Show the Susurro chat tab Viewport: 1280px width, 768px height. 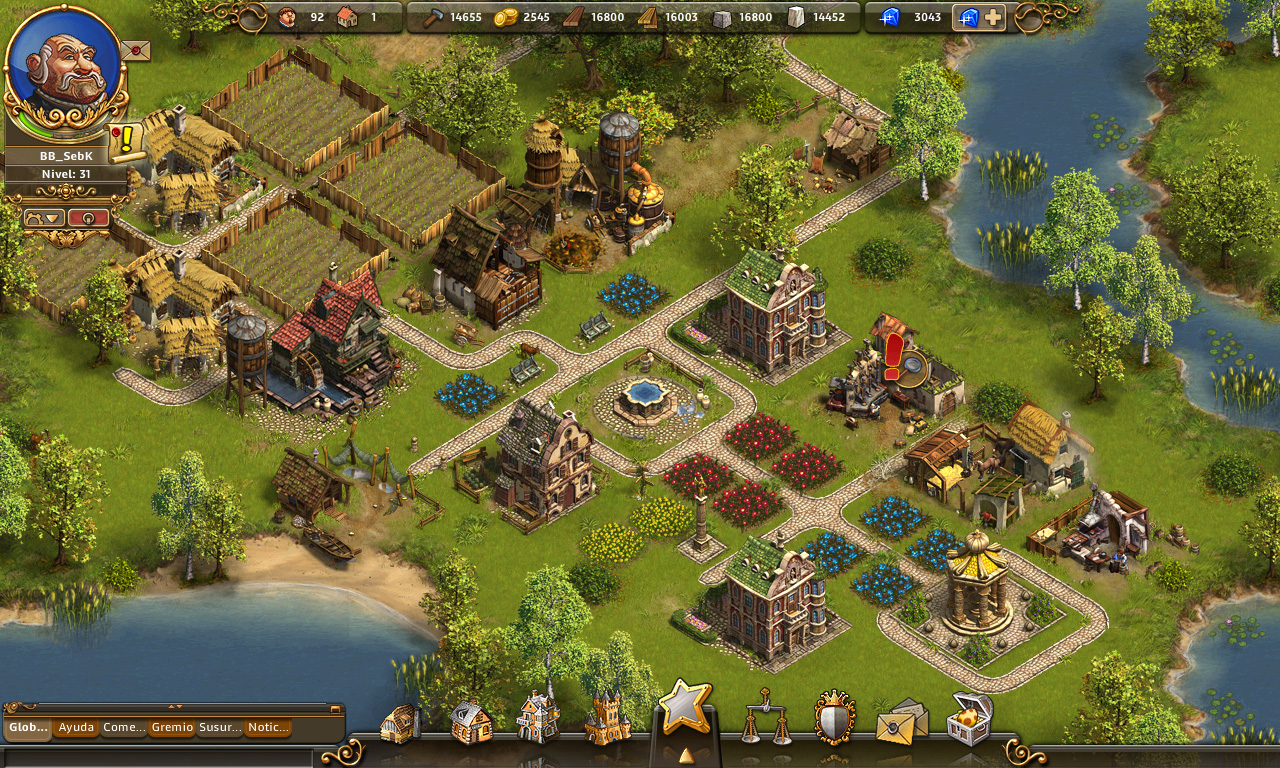point(220,728)
